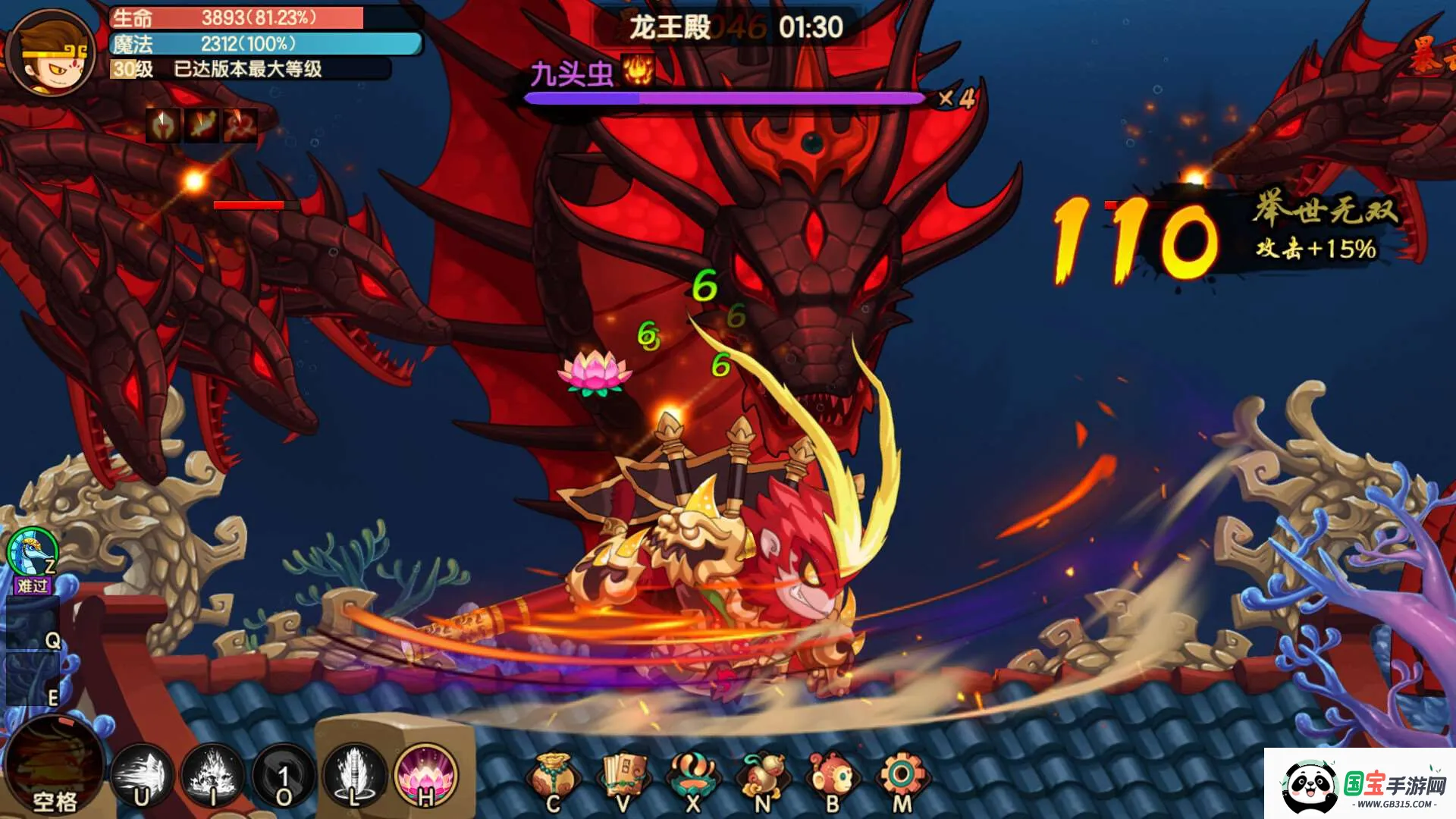This screenshot has height=819, width=1456.
Task: Click the nine-headed boss flame icon
Action: tap(638, 70)
